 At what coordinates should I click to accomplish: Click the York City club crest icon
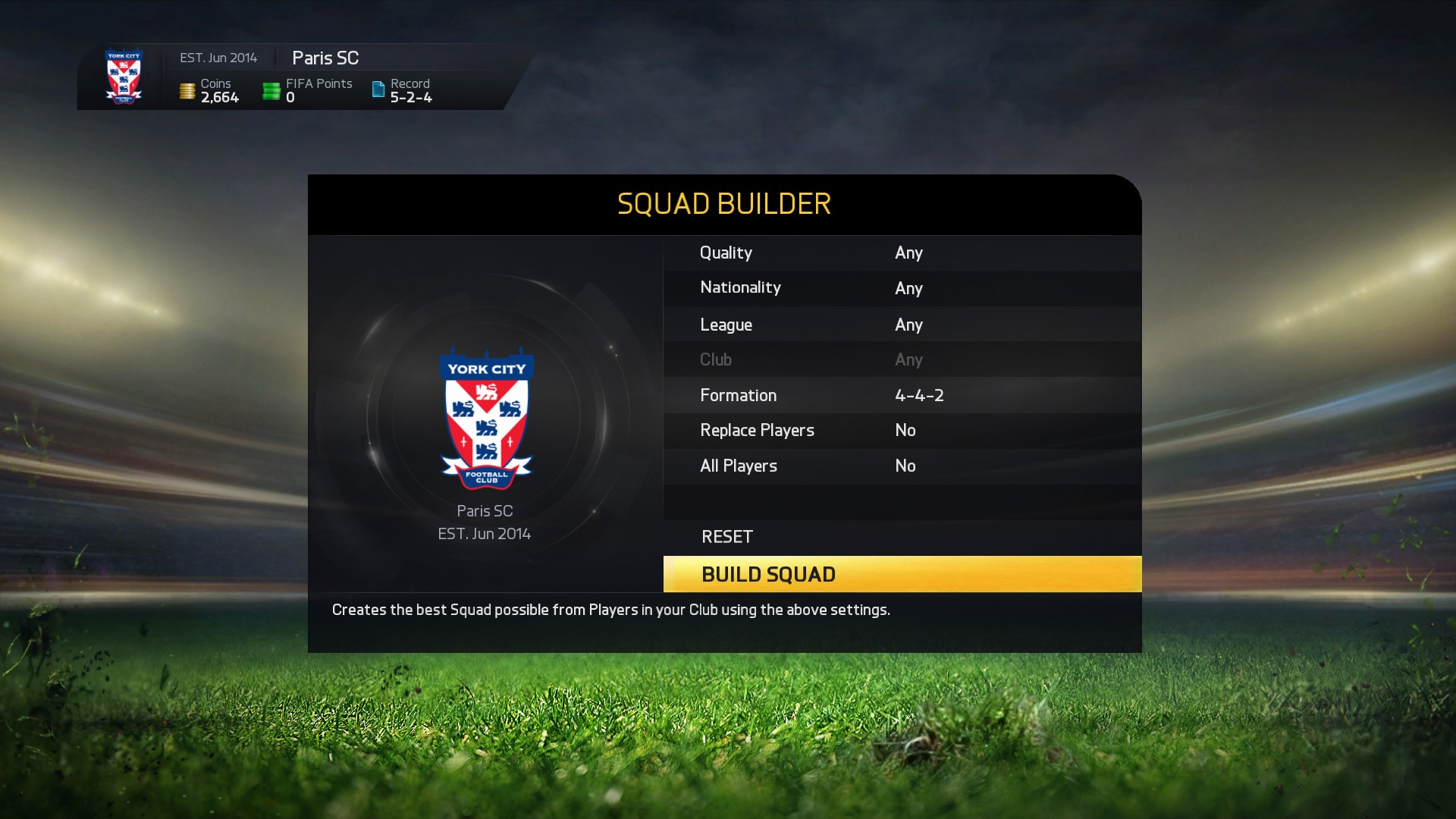point(124,77)
